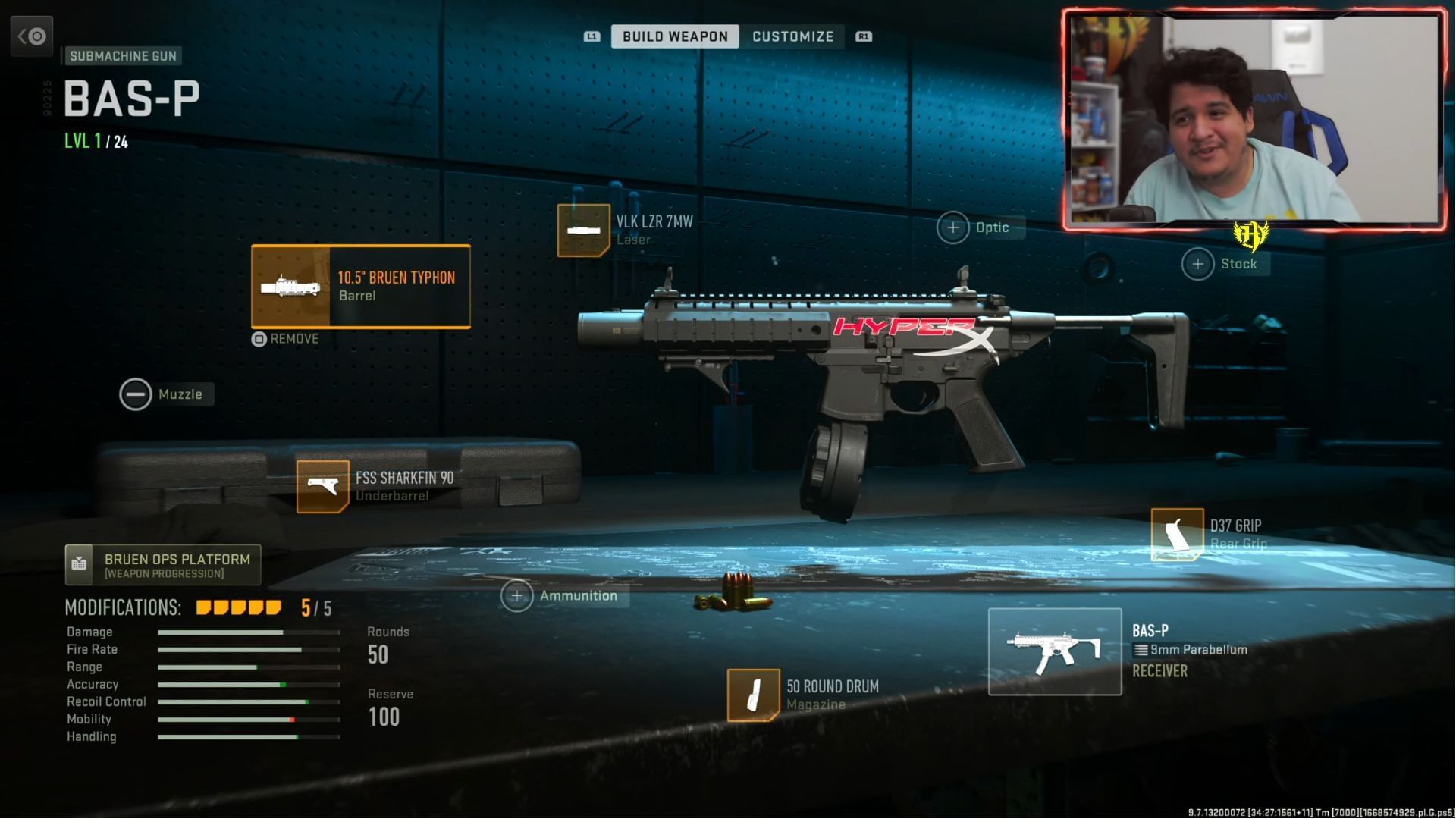The image size is (1456, 819).
Task: Select the 50 Round Drum magazine
Action: coord(753,695)
